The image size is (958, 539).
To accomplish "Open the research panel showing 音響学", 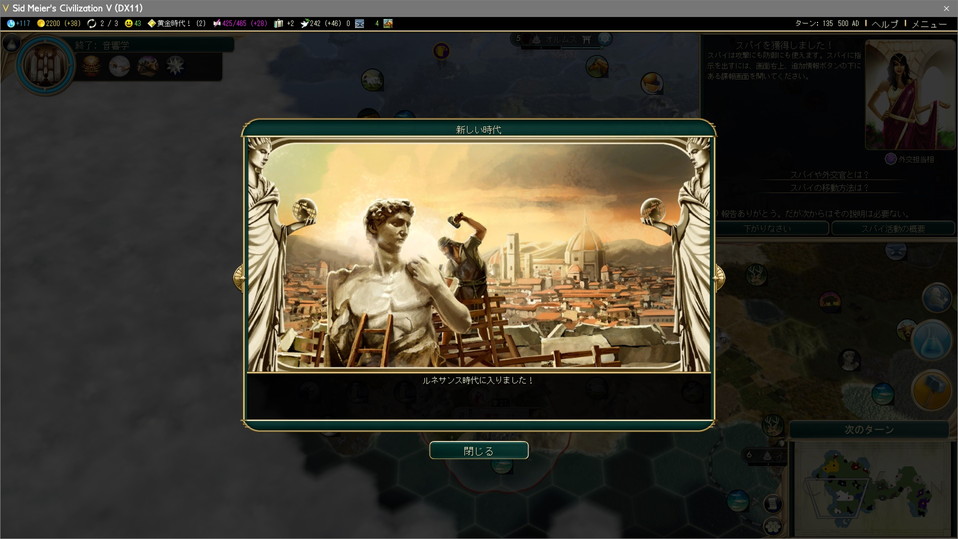I will pos(45,66).
